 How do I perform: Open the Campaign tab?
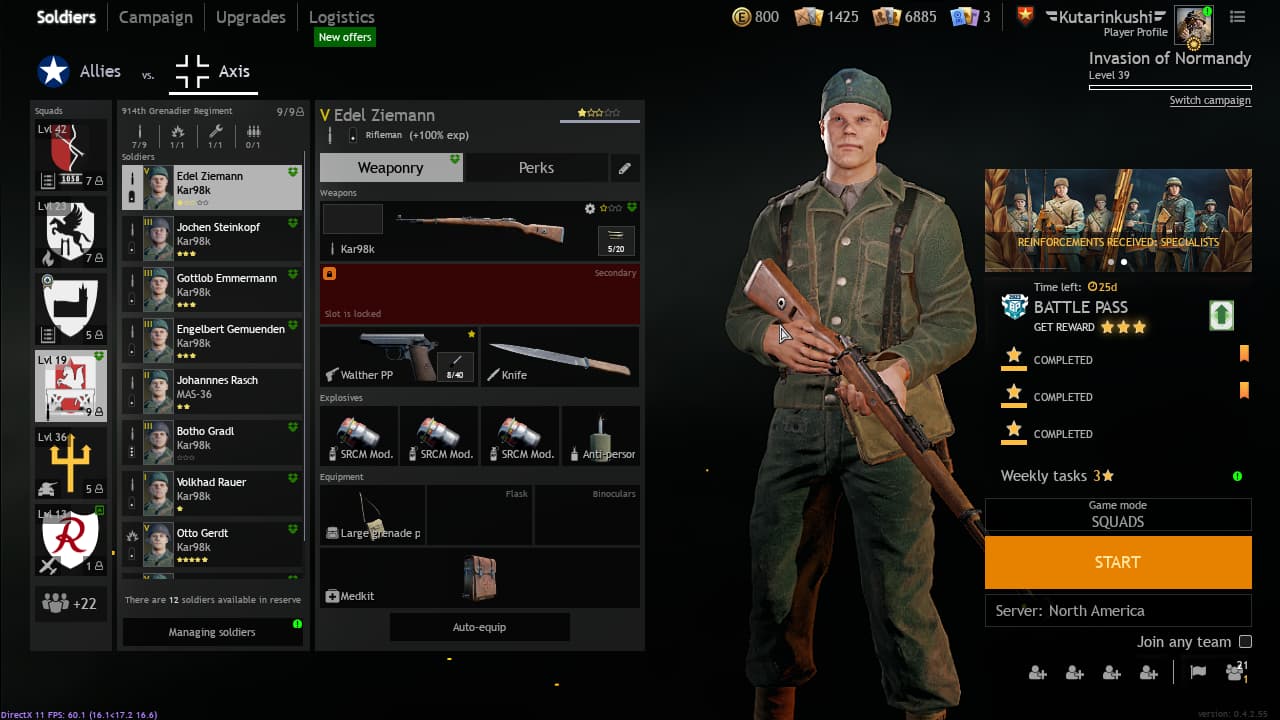[155, 17]
